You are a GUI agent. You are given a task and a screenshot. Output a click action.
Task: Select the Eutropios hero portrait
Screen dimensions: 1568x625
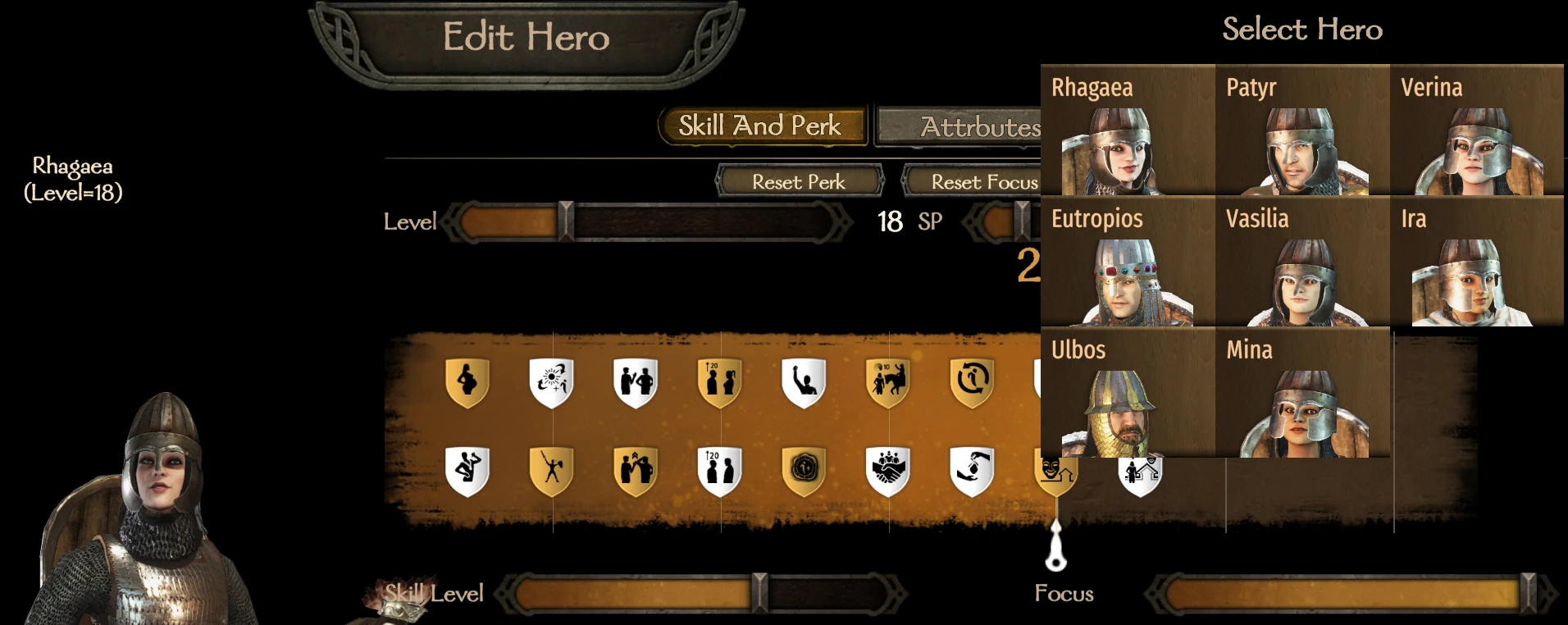(1127, 262)
